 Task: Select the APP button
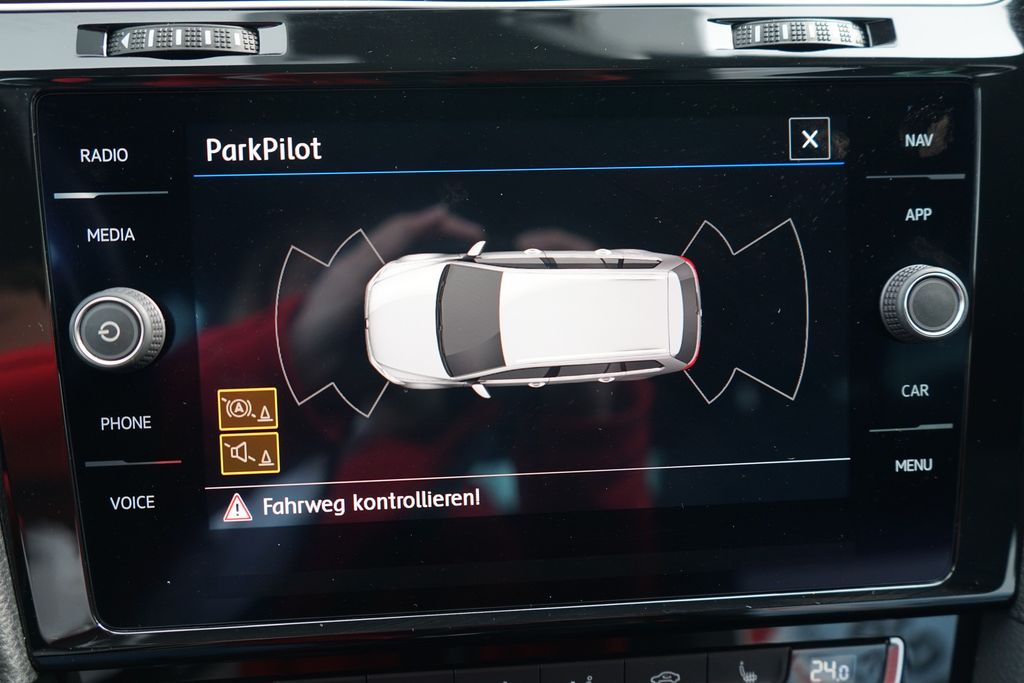pyautogui.click(x=918, y=215)
